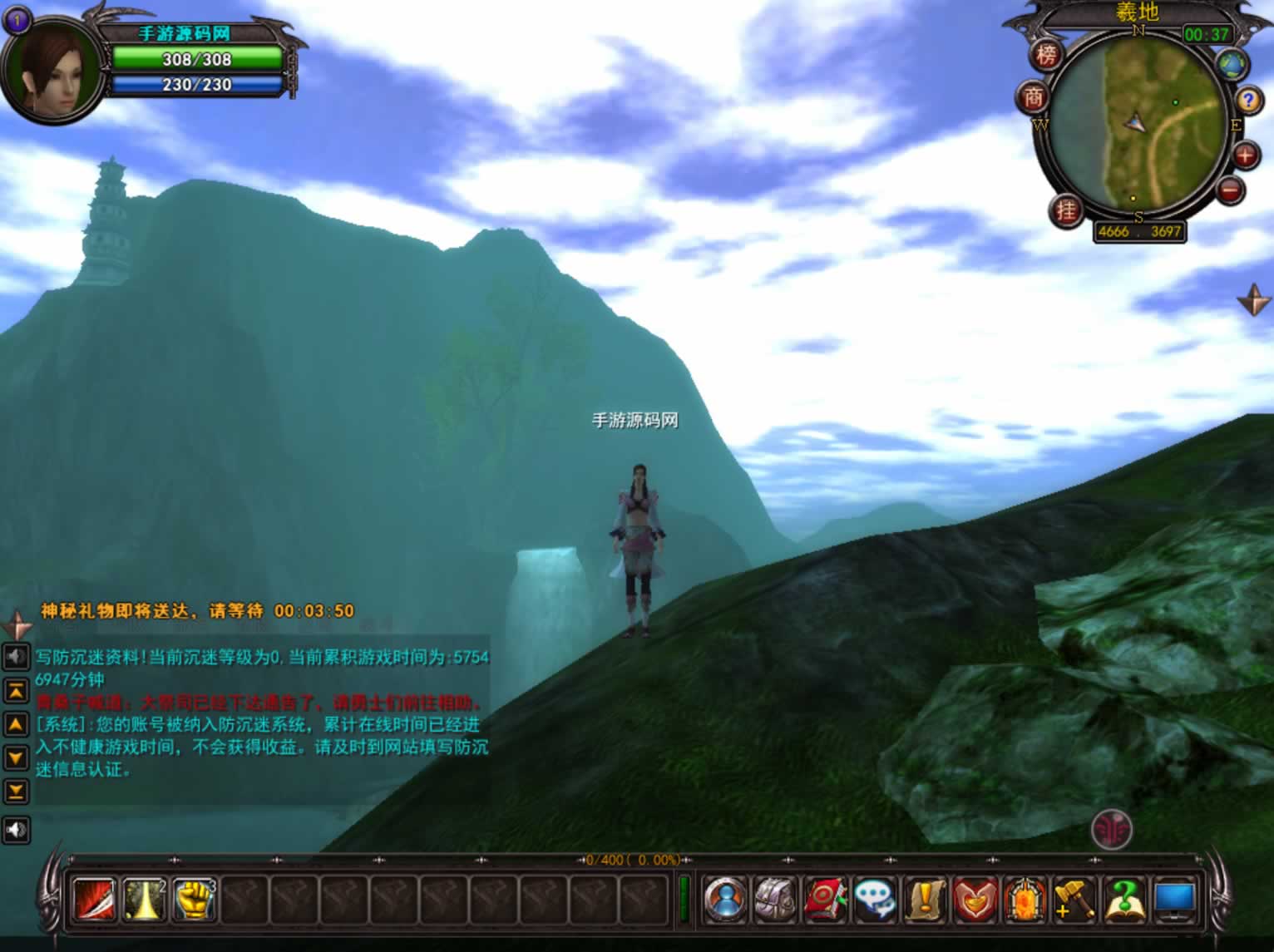Jump chat to bottom with double-down arrow
Screen dimensions: 1274x952
[16, 791]
